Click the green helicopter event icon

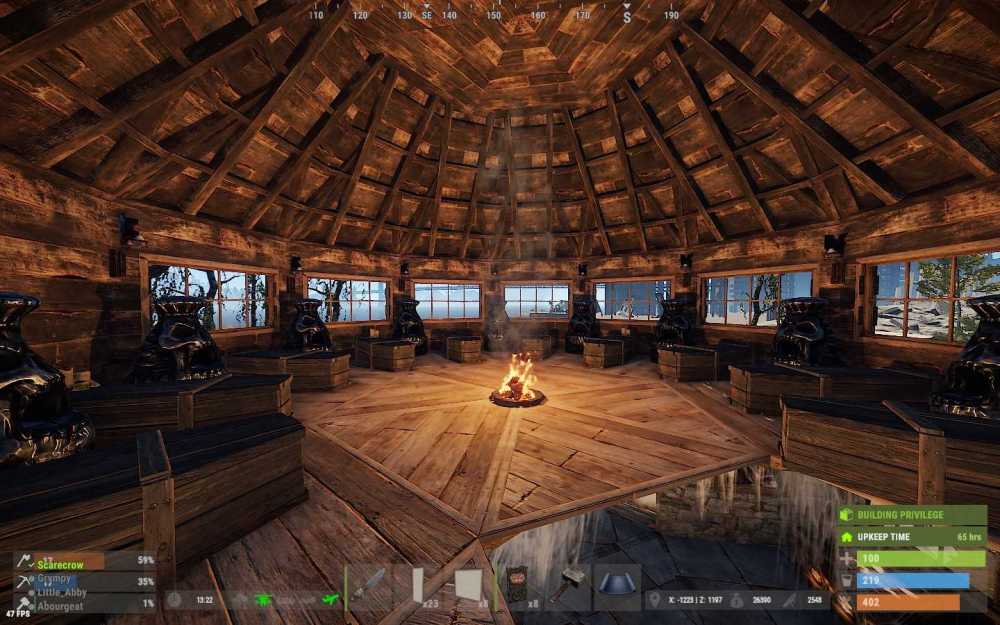coord(264,599)
